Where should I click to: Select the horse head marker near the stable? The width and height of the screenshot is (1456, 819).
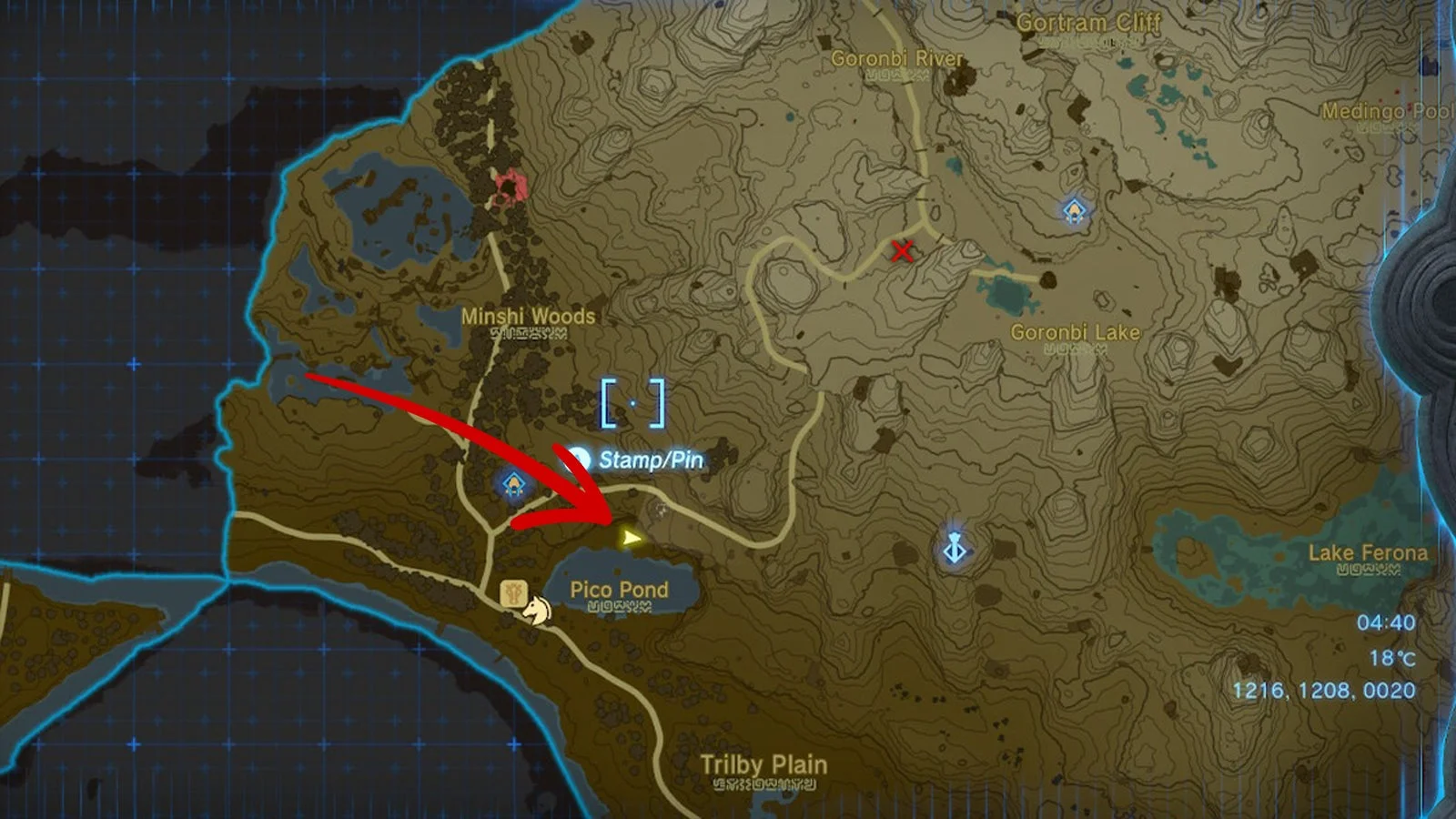535,612
